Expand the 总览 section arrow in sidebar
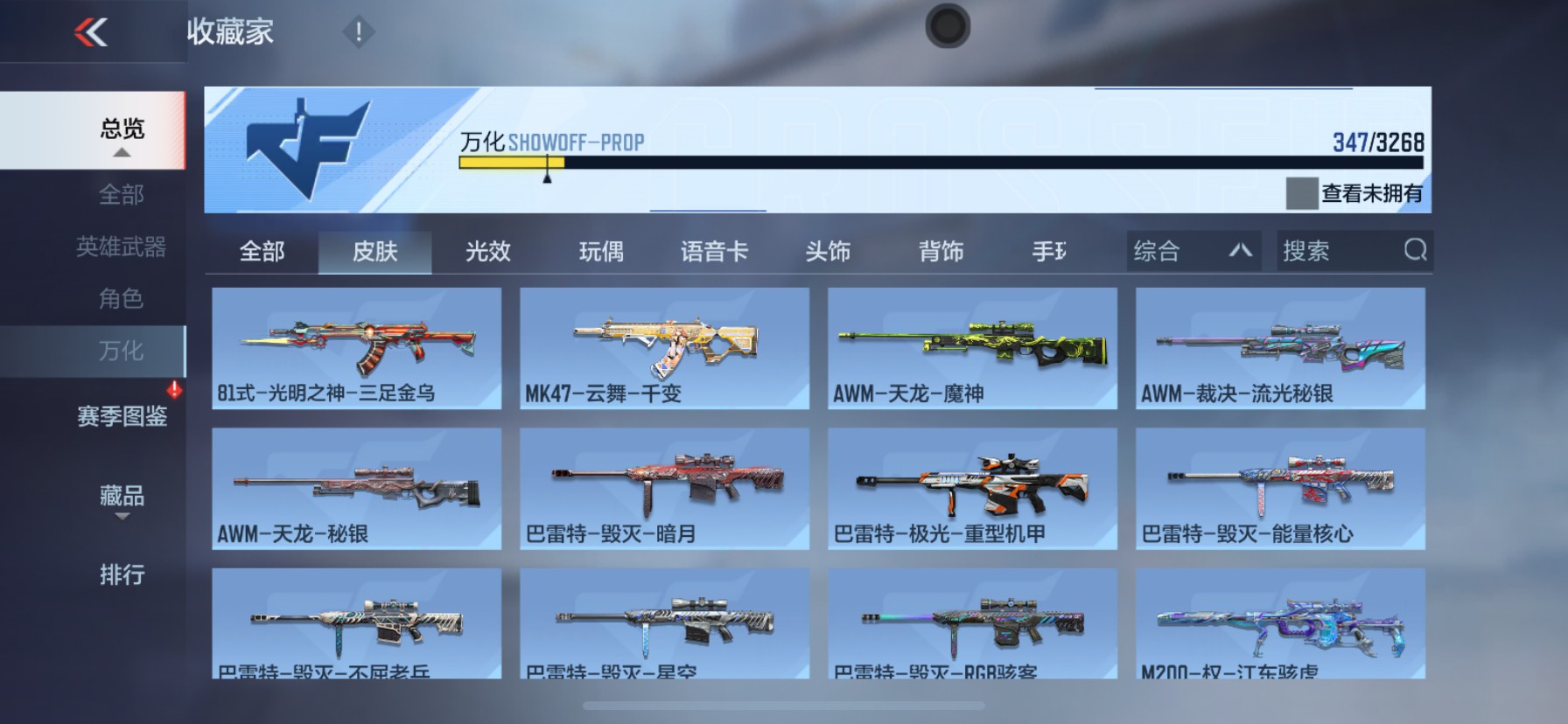1568x724 pixels. (x=120, y=152)
